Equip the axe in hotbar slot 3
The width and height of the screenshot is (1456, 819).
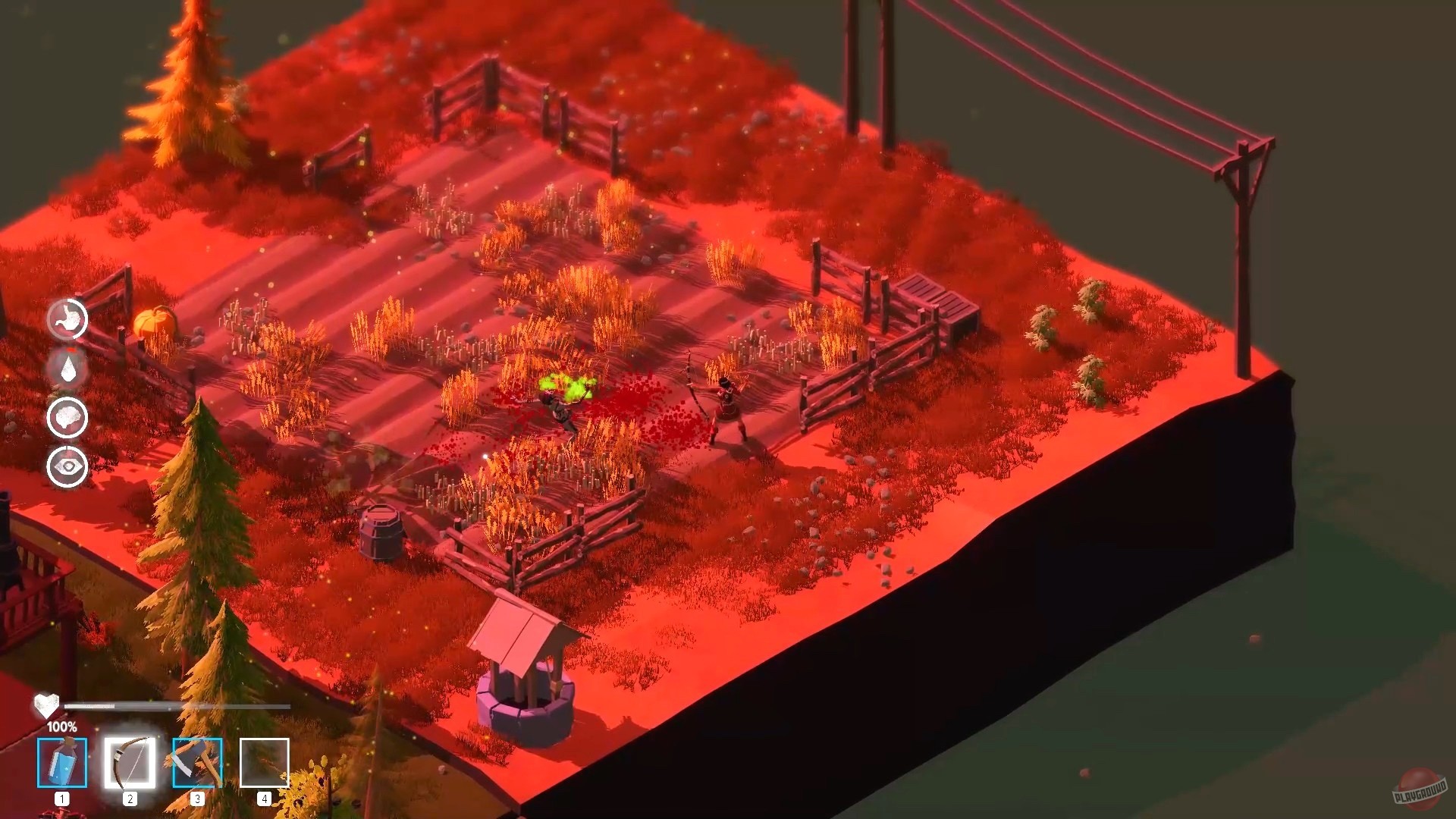[196, 762]
